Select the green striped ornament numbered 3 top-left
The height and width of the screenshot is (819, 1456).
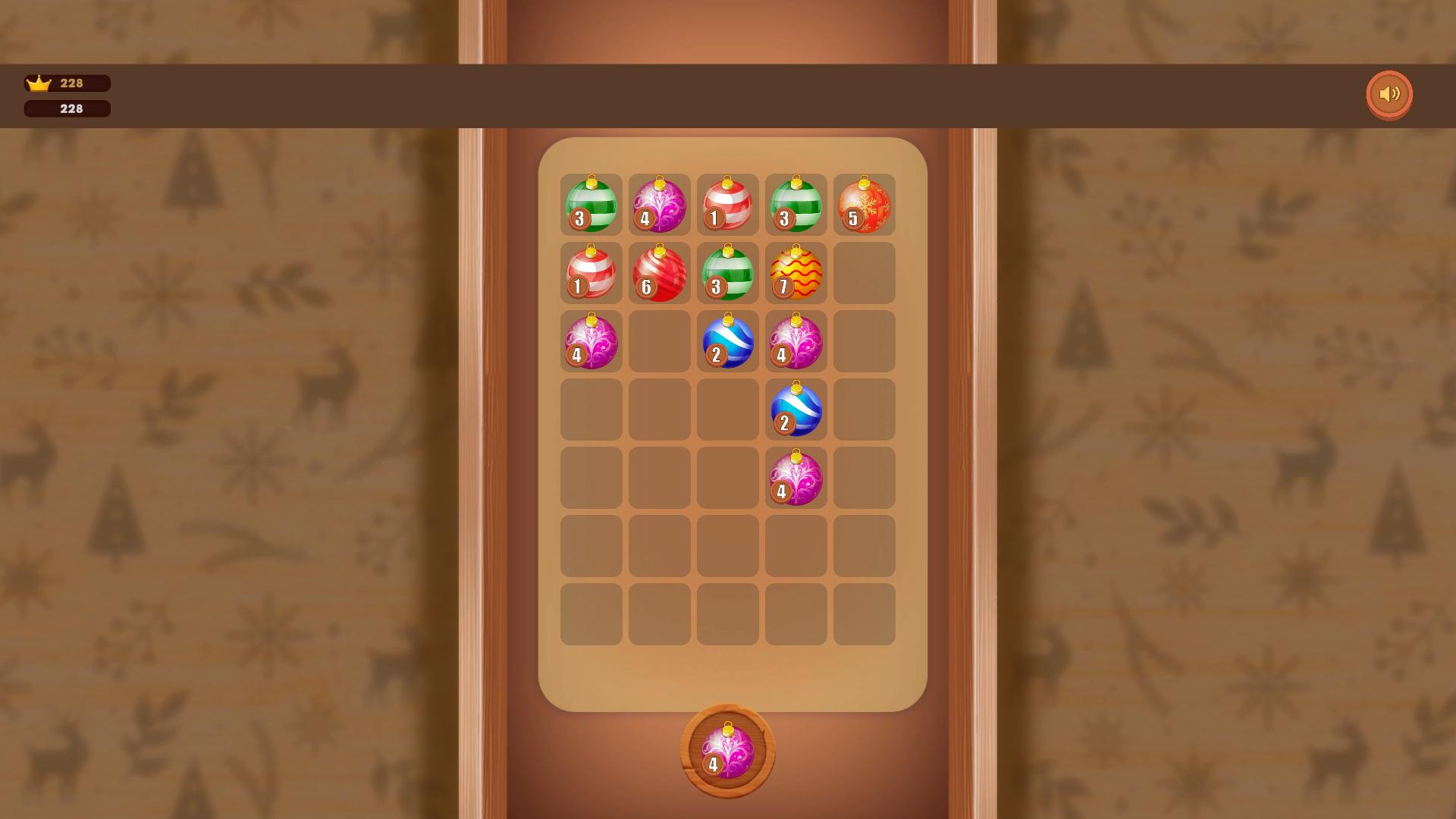[591, 205]
